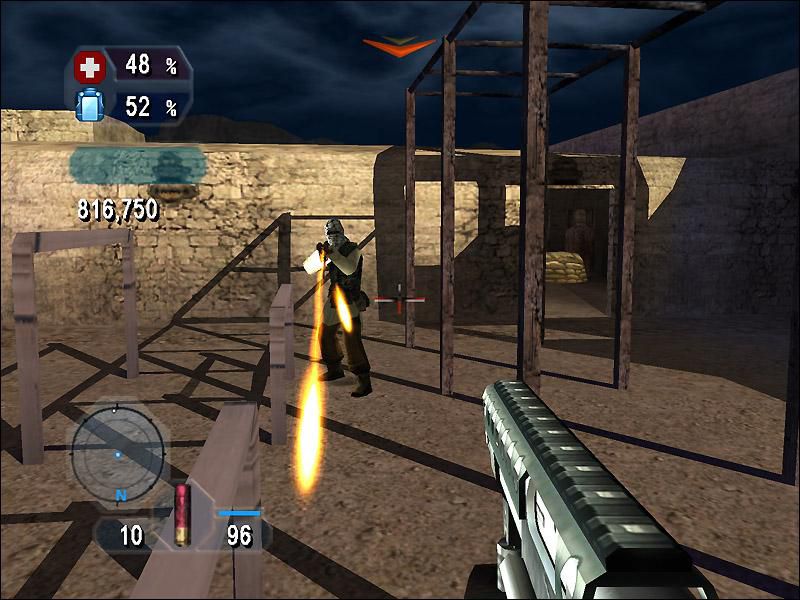
Task: Click the blue body armor icon
Action: pyautogui.click(x=90, y=105)
